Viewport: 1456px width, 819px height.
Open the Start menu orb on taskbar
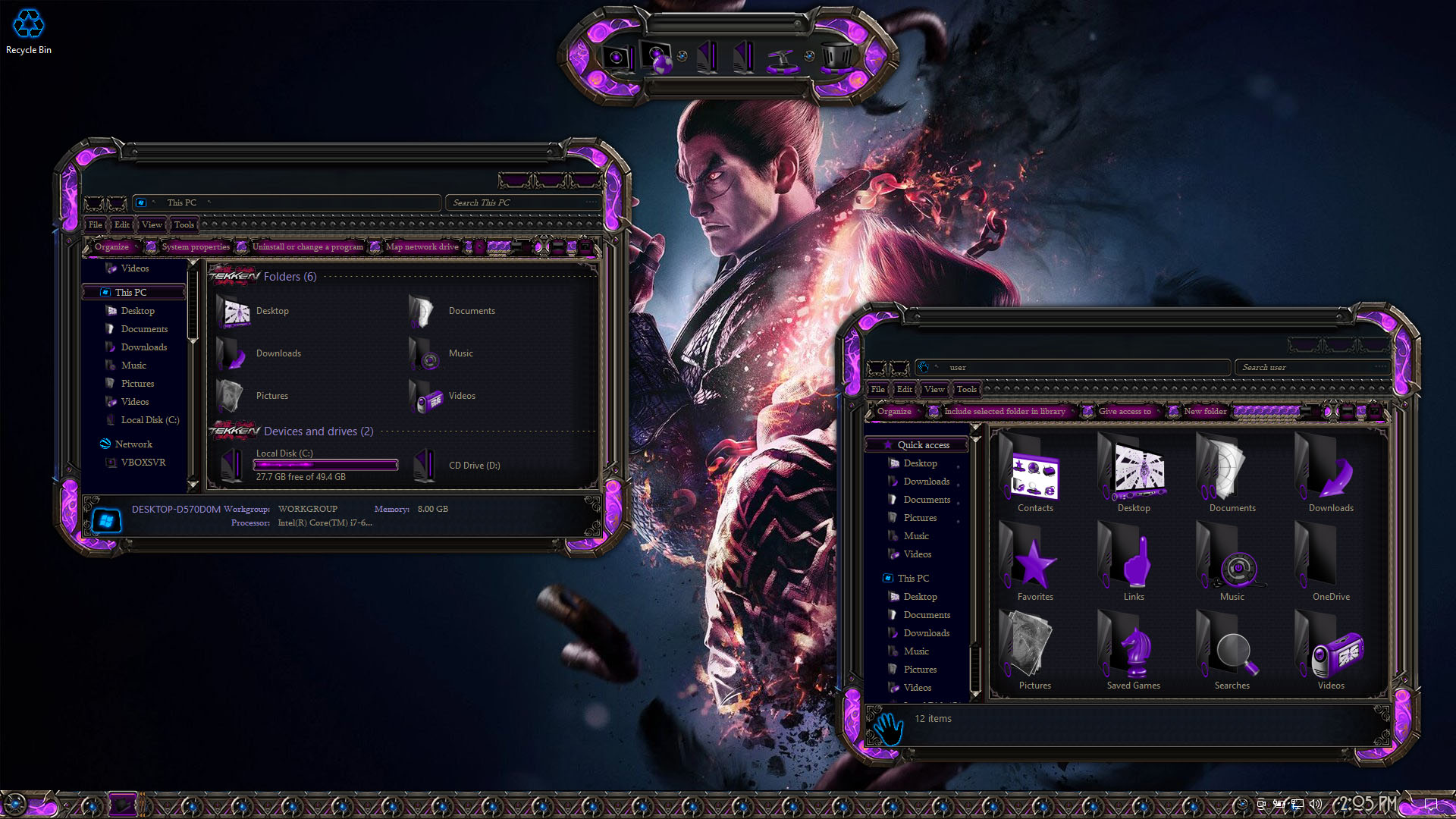click(x=15, y=805)
